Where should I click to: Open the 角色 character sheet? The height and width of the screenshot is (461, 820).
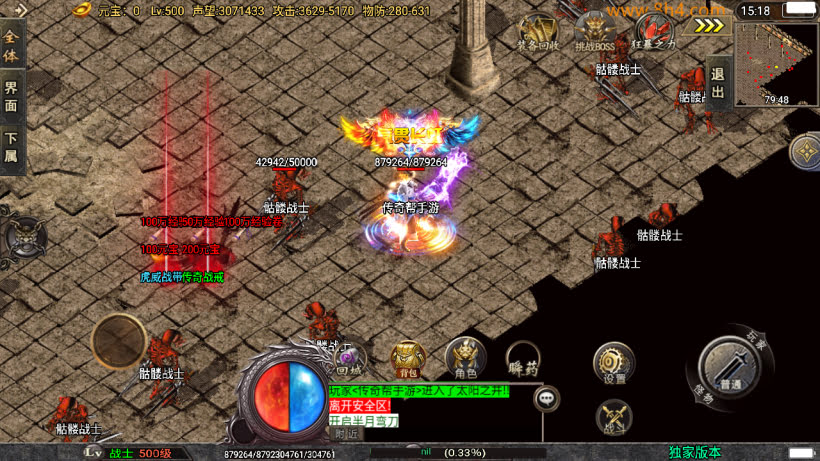coord(465,358)
